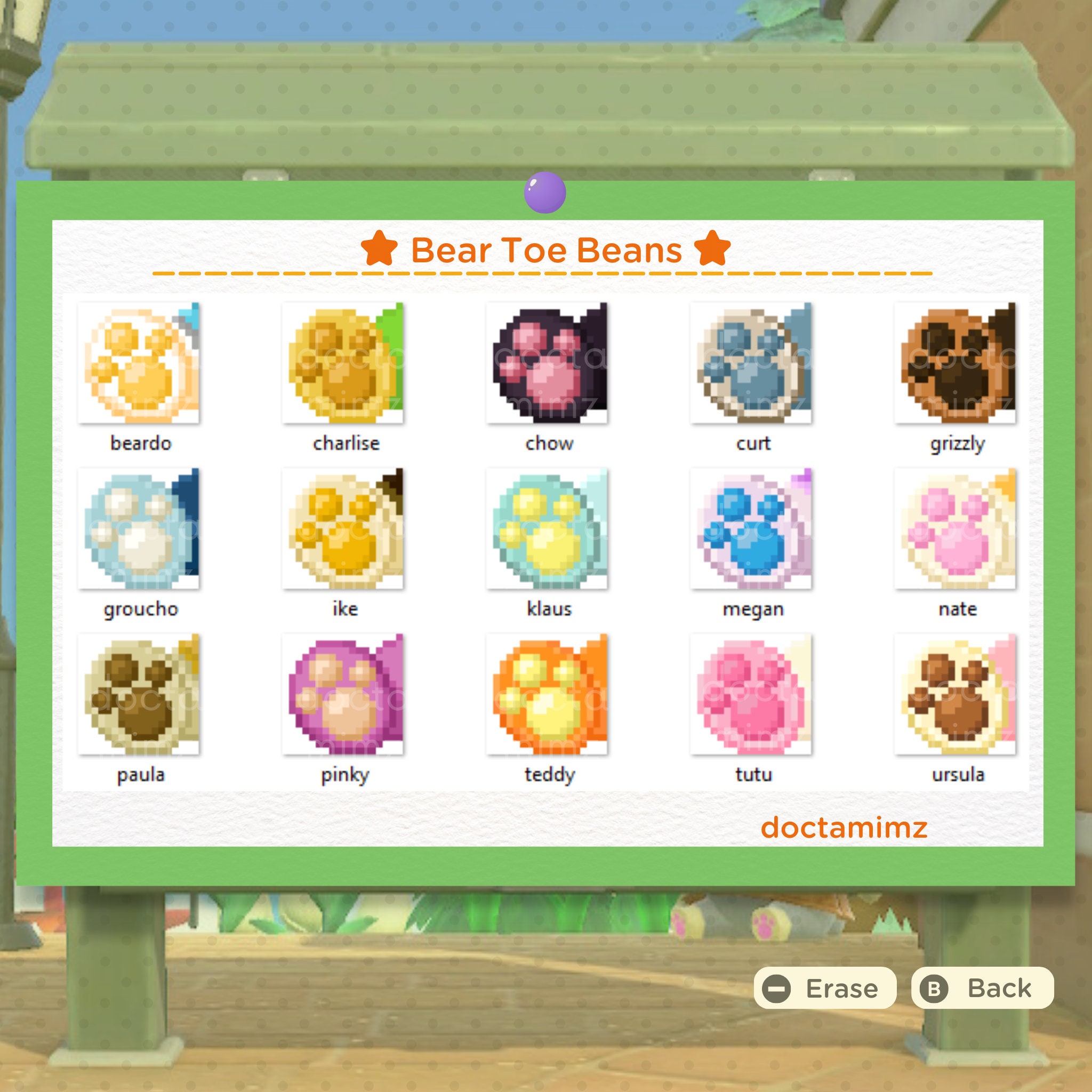This screenshot has height=1092, width=1092.
Task: Open the paula toe bean pattern
Action: (x=140, y=698)
